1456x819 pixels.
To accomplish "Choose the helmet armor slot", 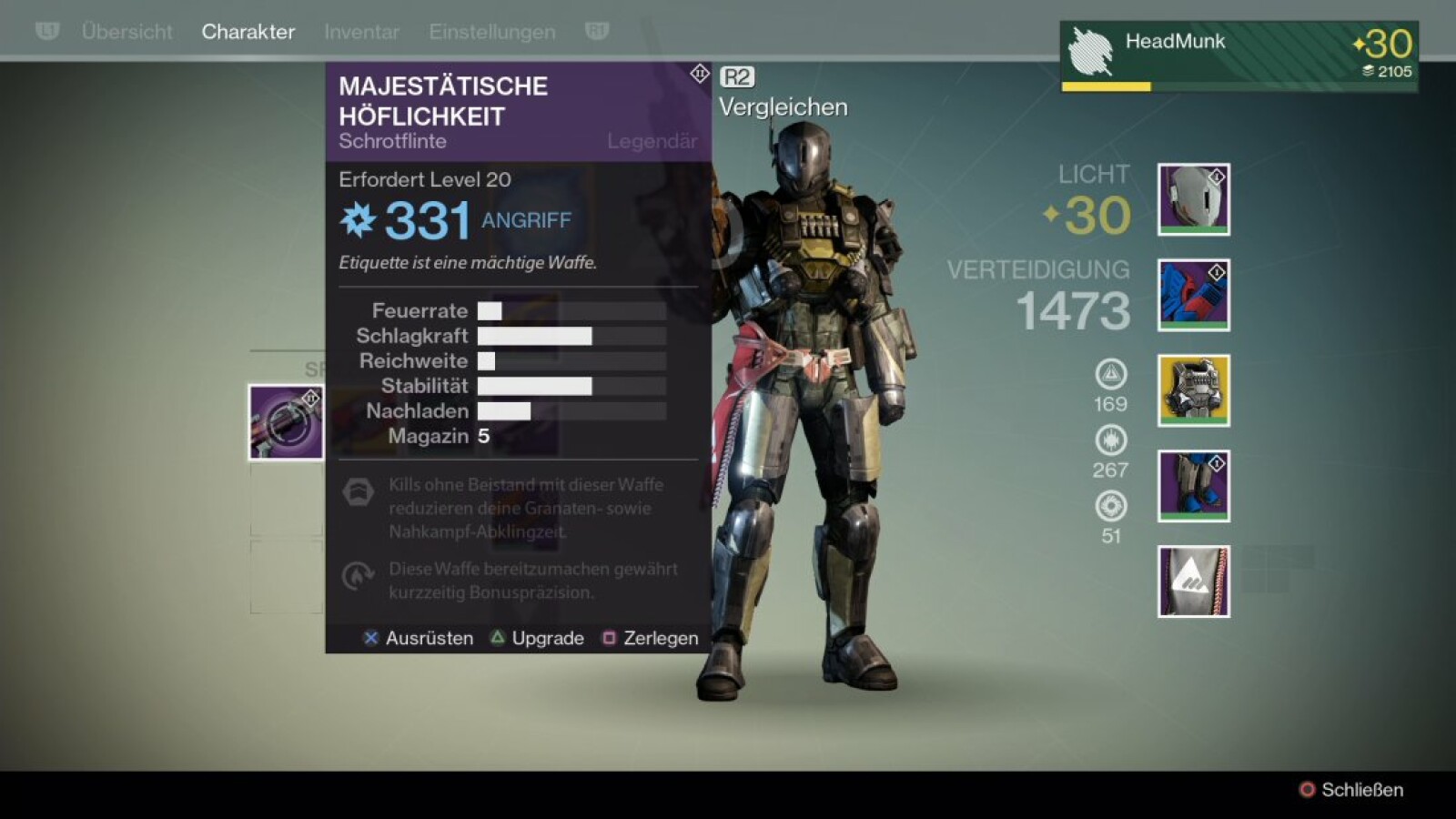I will click(1193, 199).
